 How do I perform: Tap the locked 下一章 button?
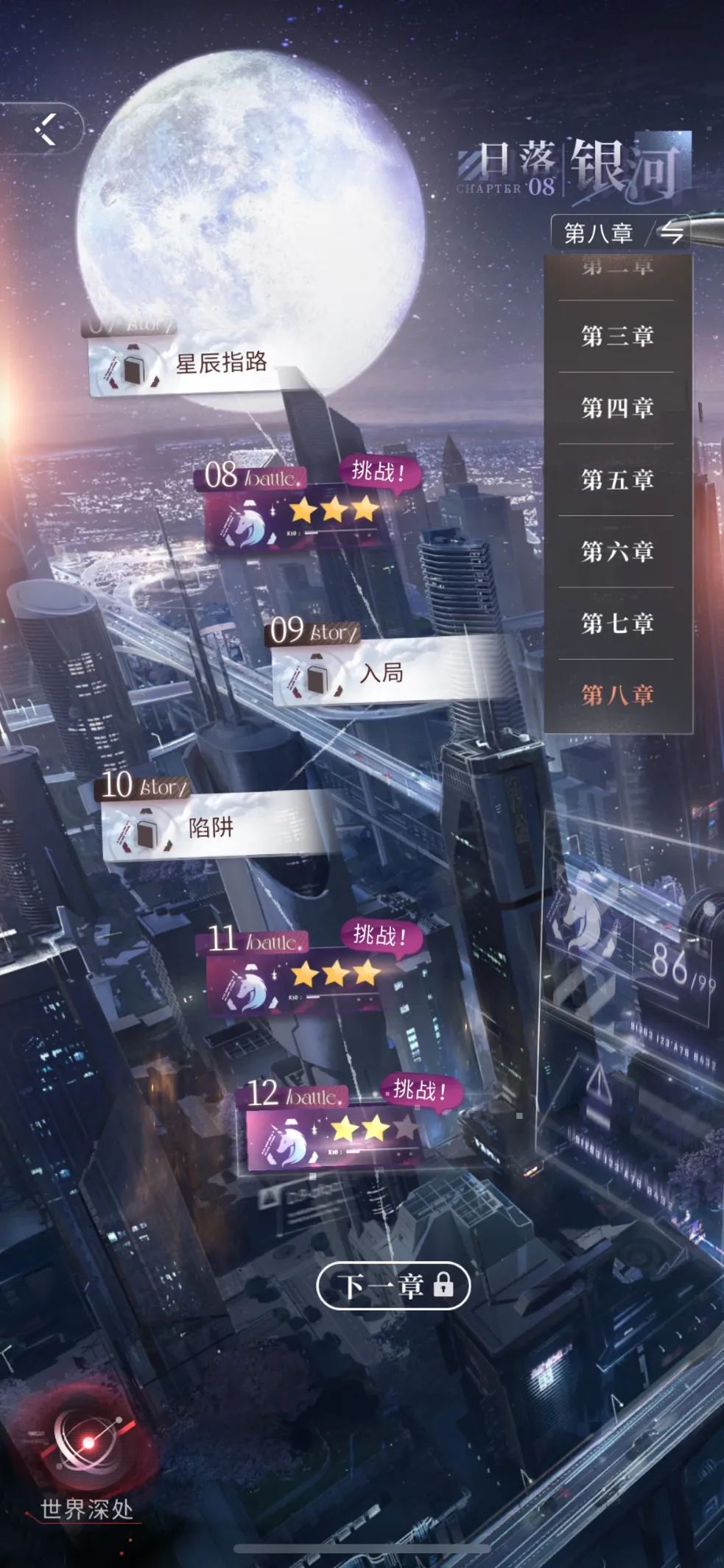(393, 1285)
